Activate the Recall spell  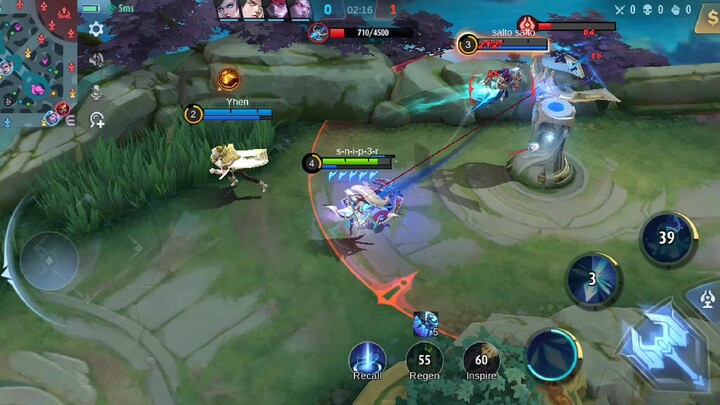(367, 357)
